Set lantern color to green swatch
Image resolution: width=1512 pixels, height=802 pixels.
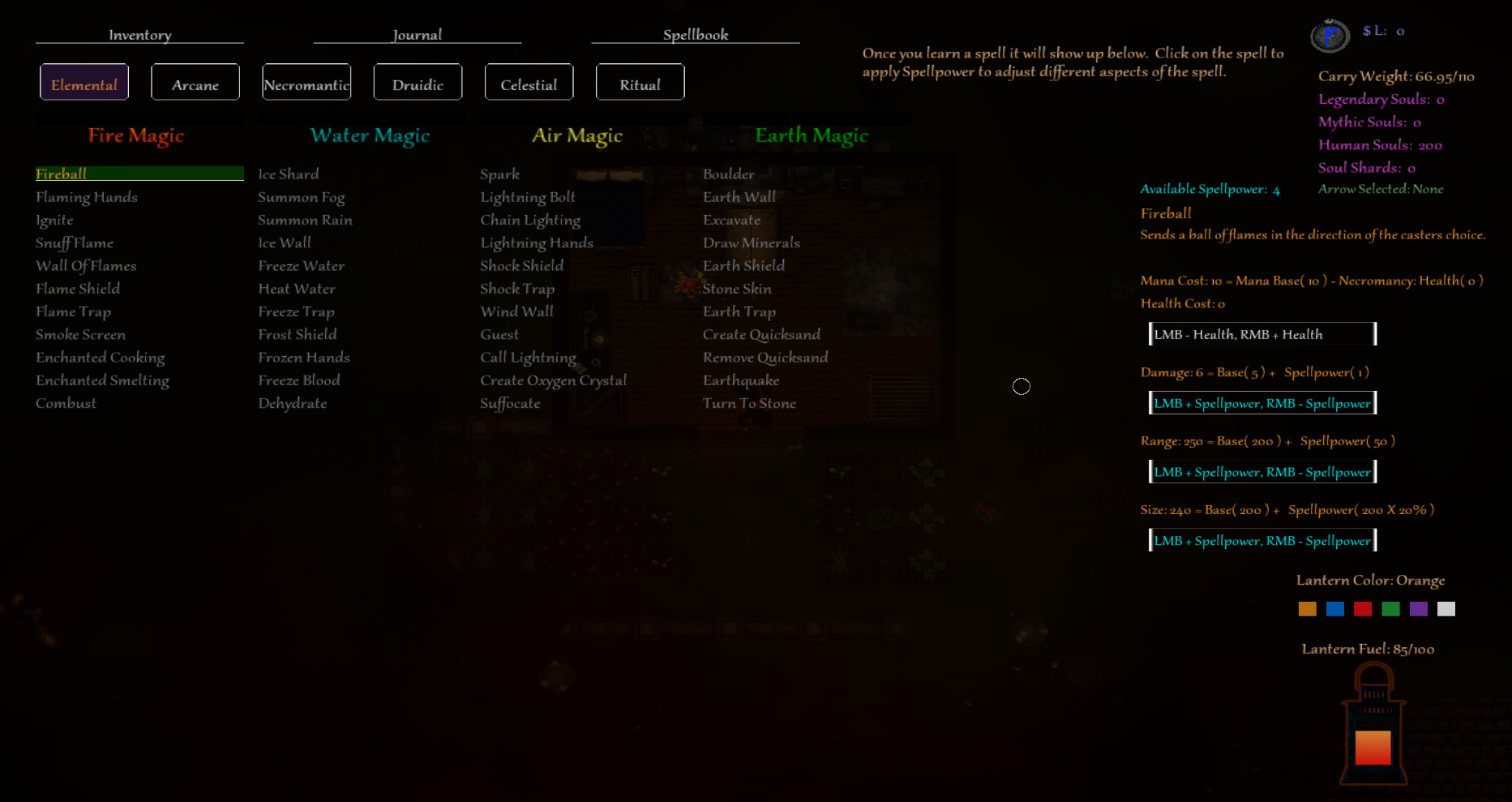(x=1390, y=608)
